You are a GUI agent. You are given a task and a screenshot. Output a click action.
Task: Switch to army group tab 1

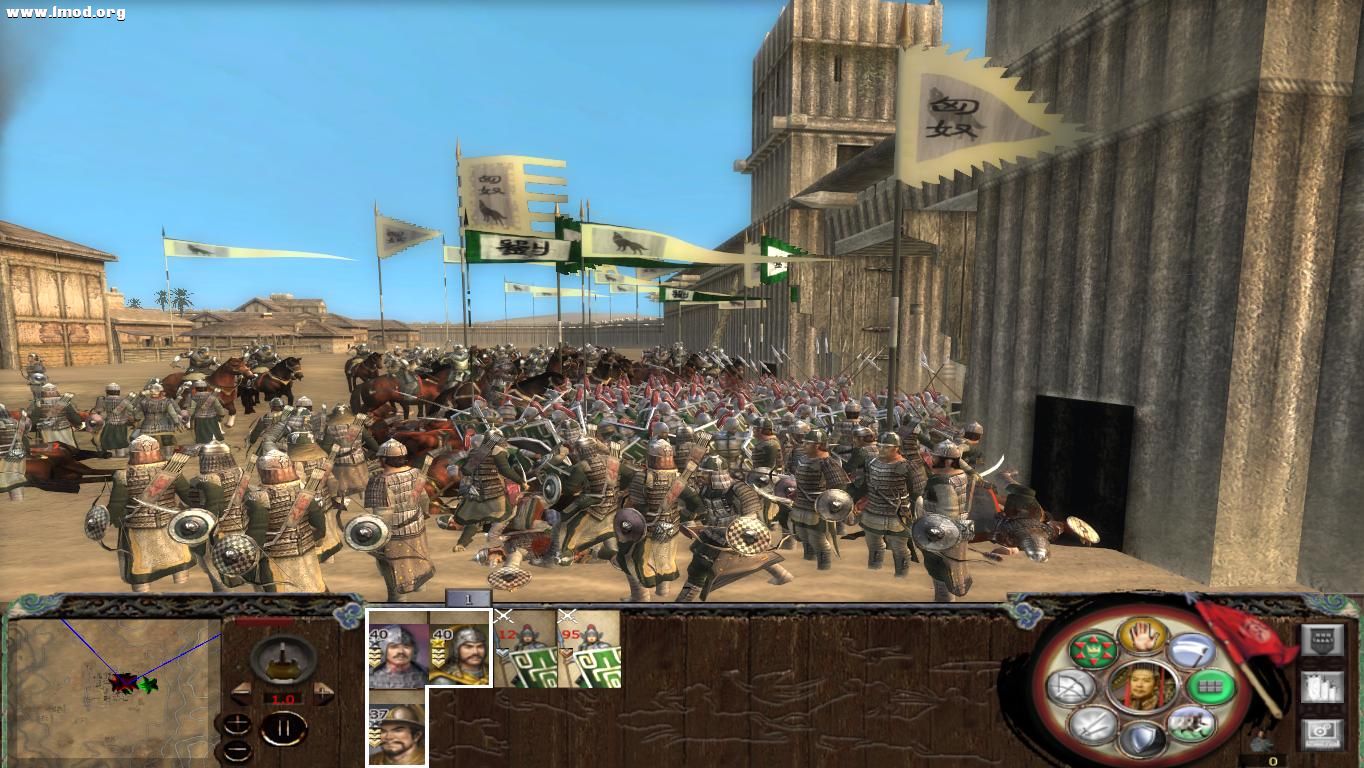pyautogui.click(x=468, y=599)
